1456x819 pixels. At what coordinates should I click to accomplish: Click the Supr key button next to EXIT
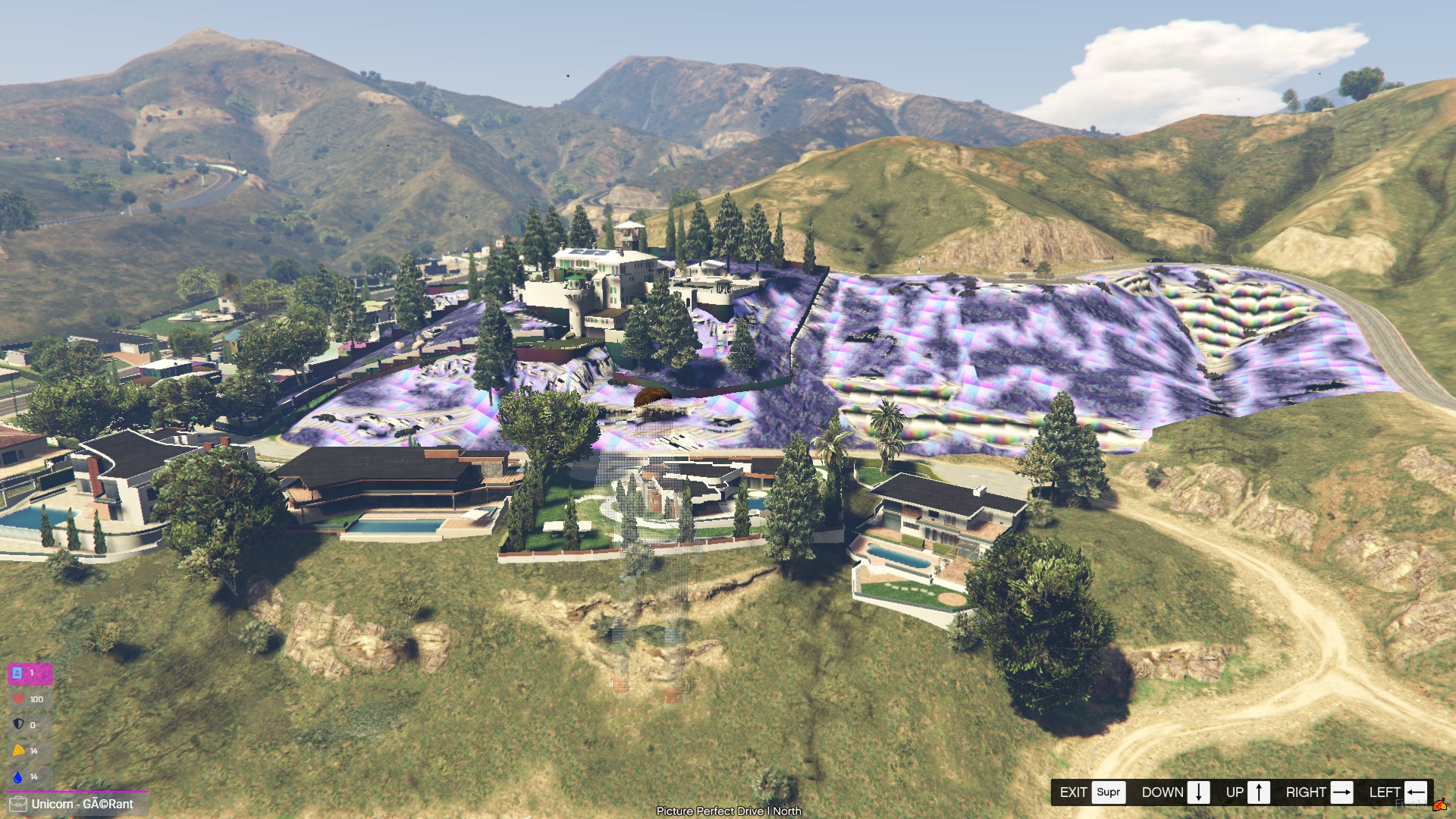(1109, 792)
